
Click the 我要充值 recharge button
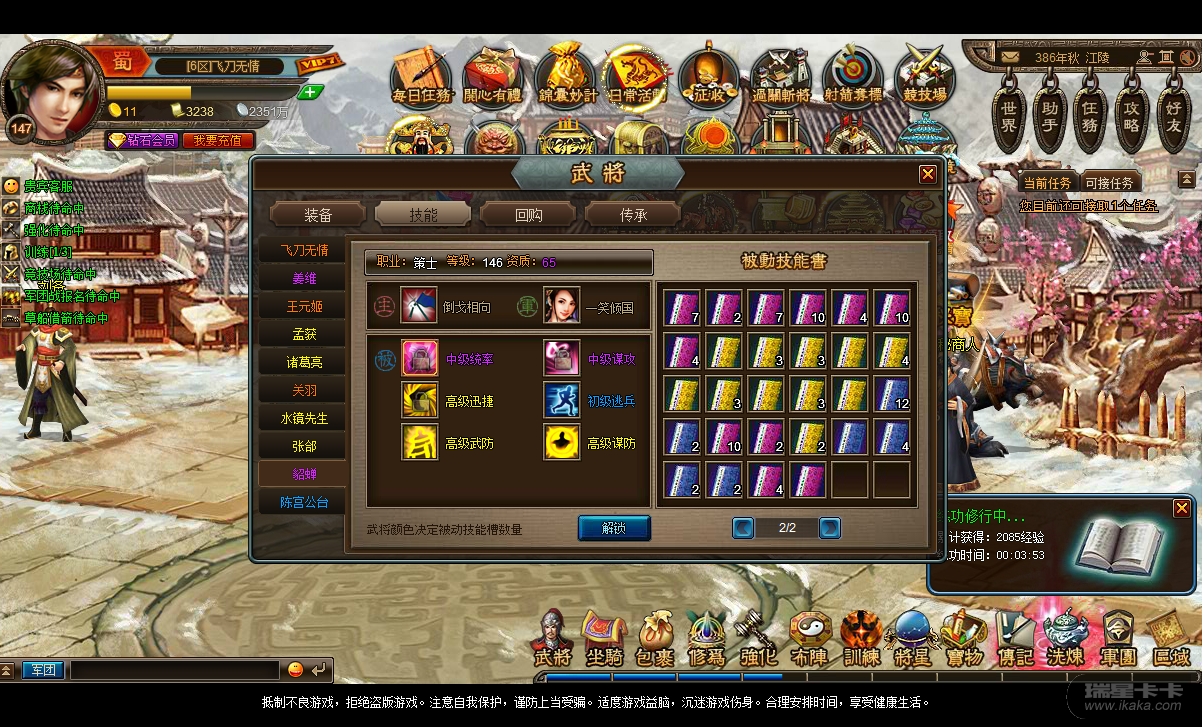pos(217,140)
